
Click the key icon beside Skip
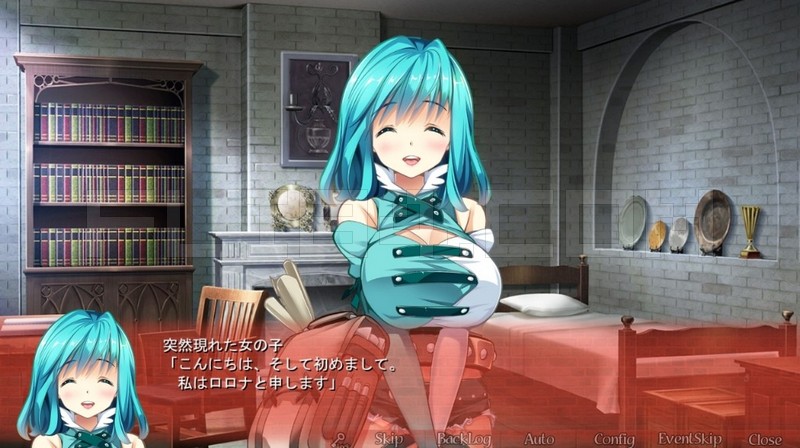341,438
